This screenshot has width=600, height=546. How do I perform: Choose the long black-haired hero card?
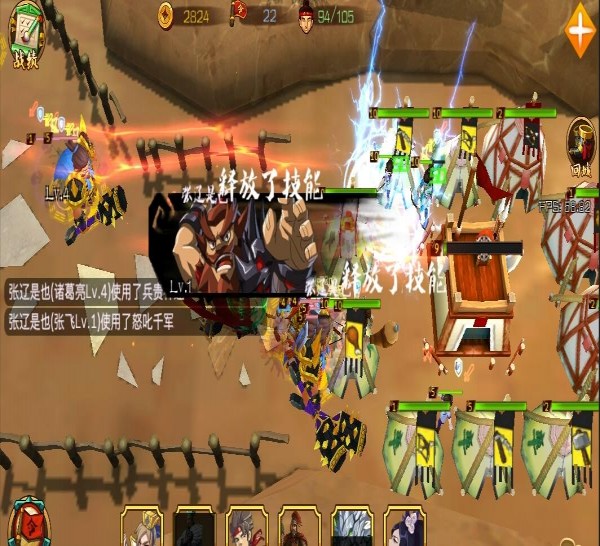404,526
